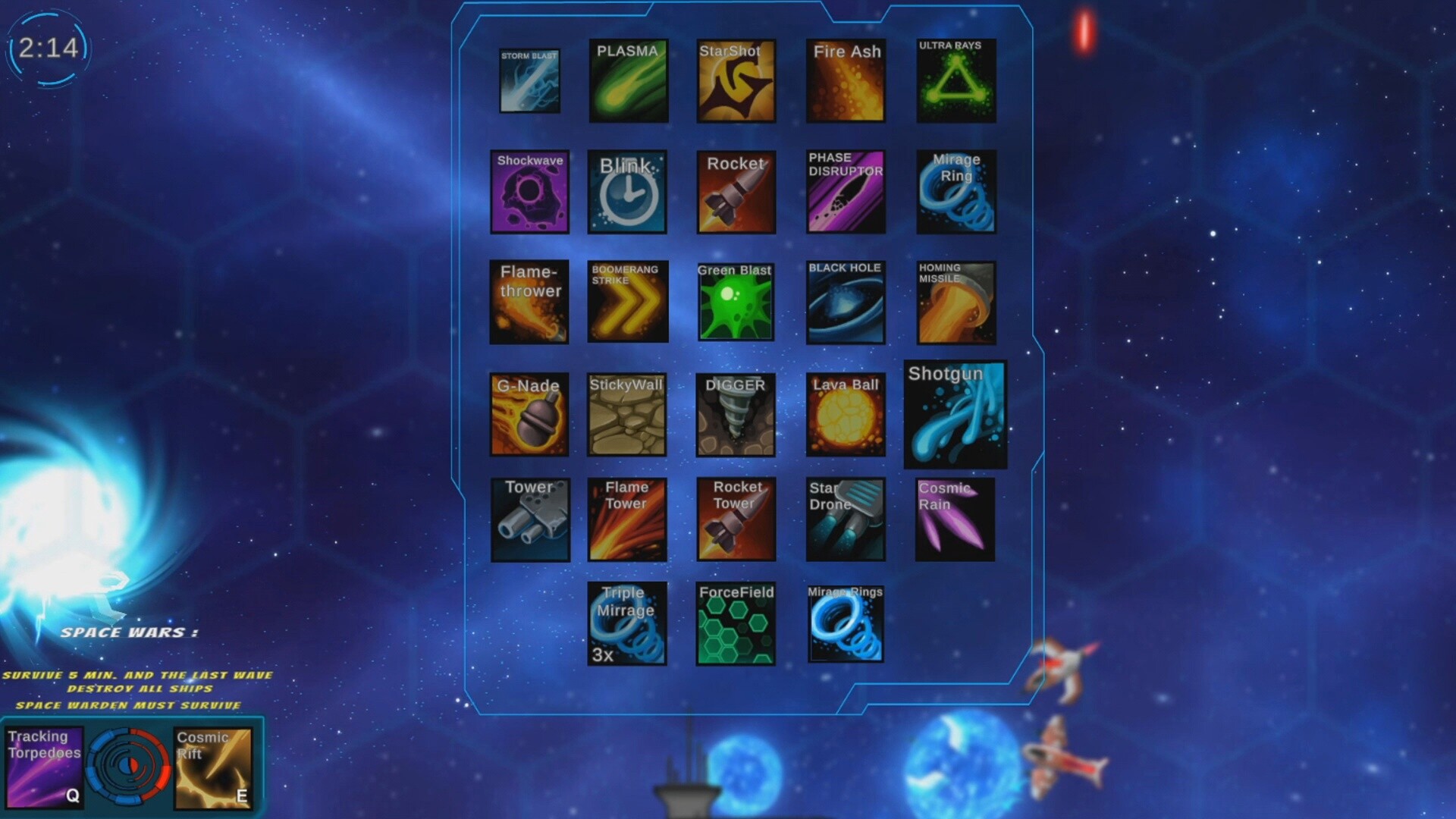Pick the Plasma ability
Screen dimensions: 1456x819
(x=628, y=81)
